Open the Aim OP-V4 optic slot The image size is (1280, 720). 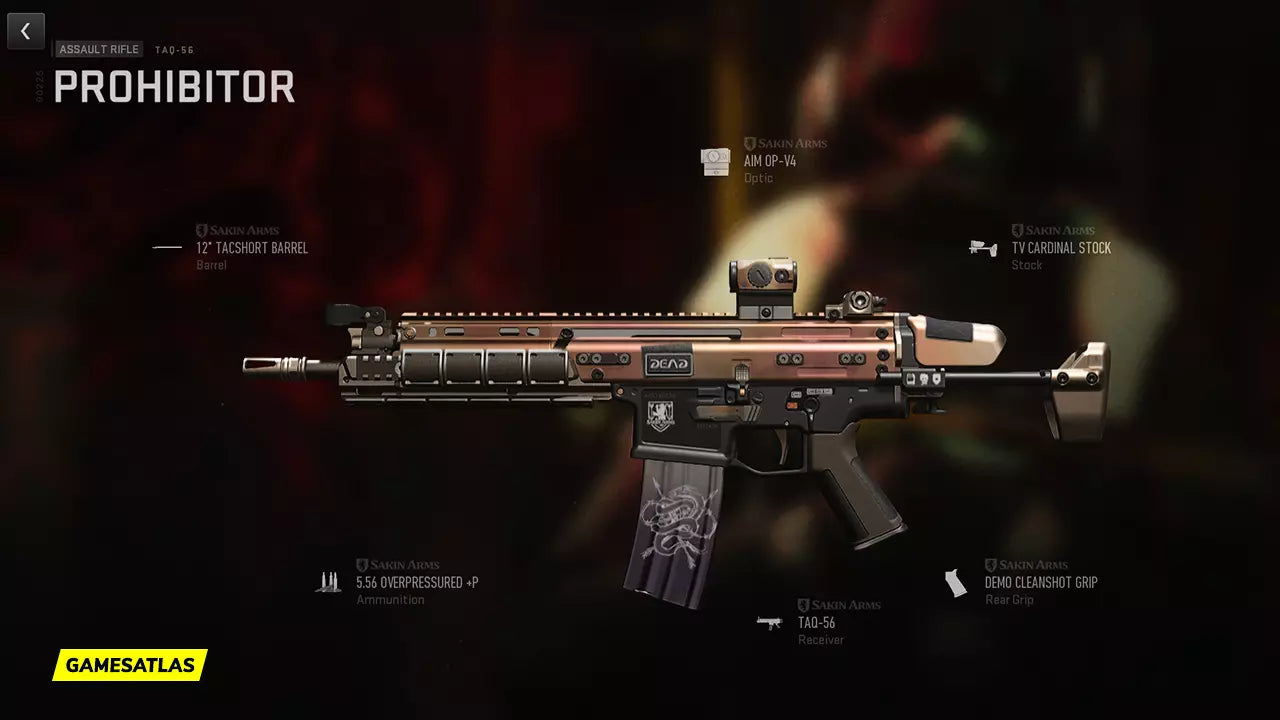pos(769,161)
